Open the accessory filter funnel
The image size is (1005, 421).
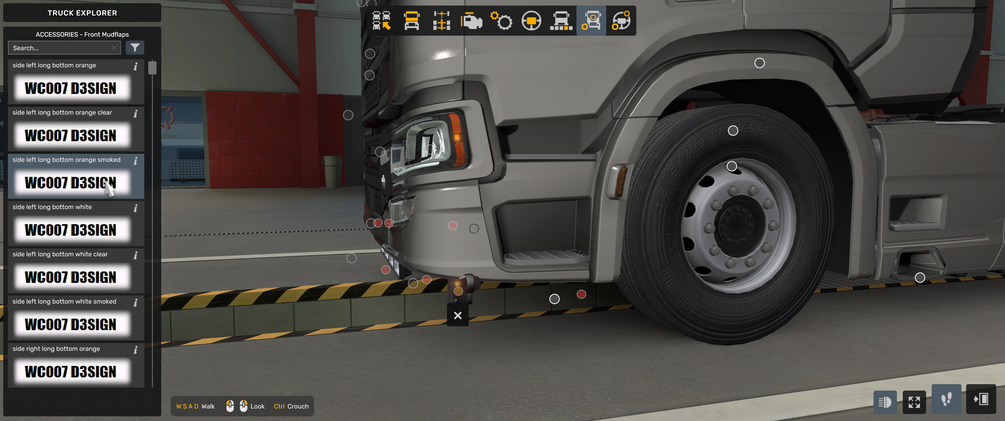click(x=136, y=48)
